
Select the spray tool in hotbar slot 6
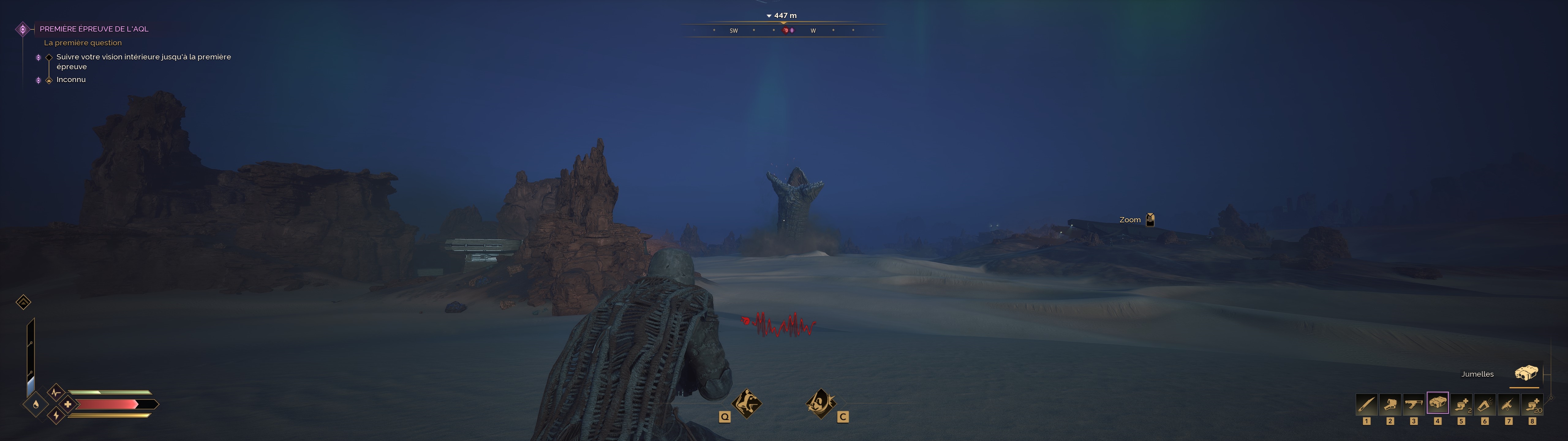click(1485, 404)
